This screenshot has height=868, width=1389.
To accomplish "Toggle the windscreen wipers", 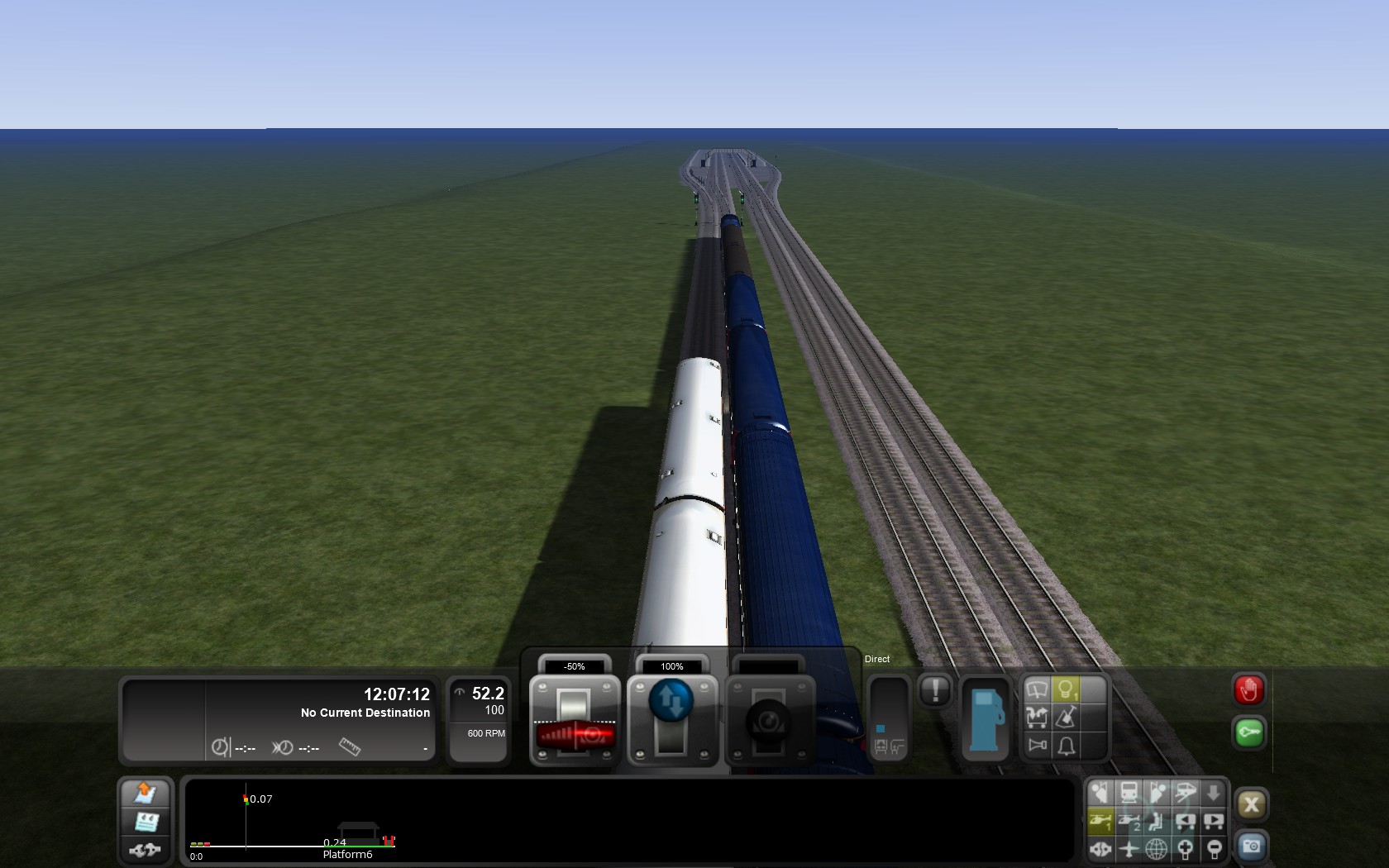I will 1037,689.
